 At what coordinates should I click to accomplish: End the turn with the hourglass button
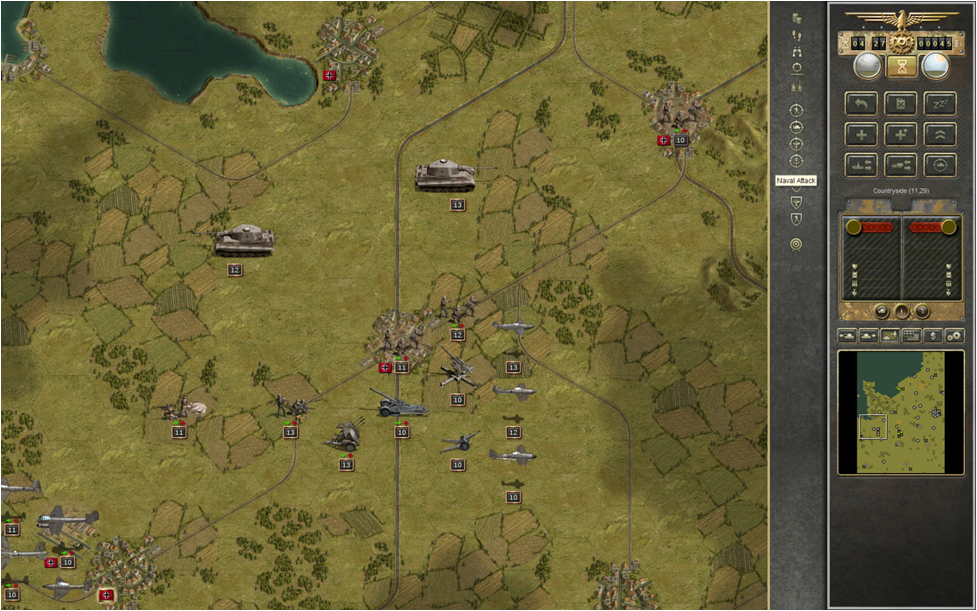[x=902, y=67]
